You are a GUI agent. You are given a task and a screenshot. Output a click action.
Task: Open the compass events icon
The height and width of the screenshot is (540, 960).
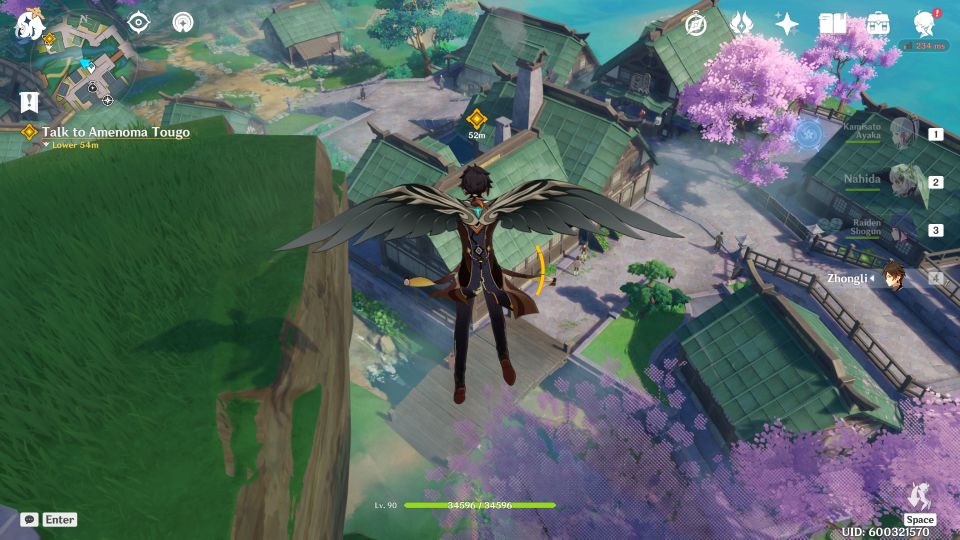[x=696, y=25]
